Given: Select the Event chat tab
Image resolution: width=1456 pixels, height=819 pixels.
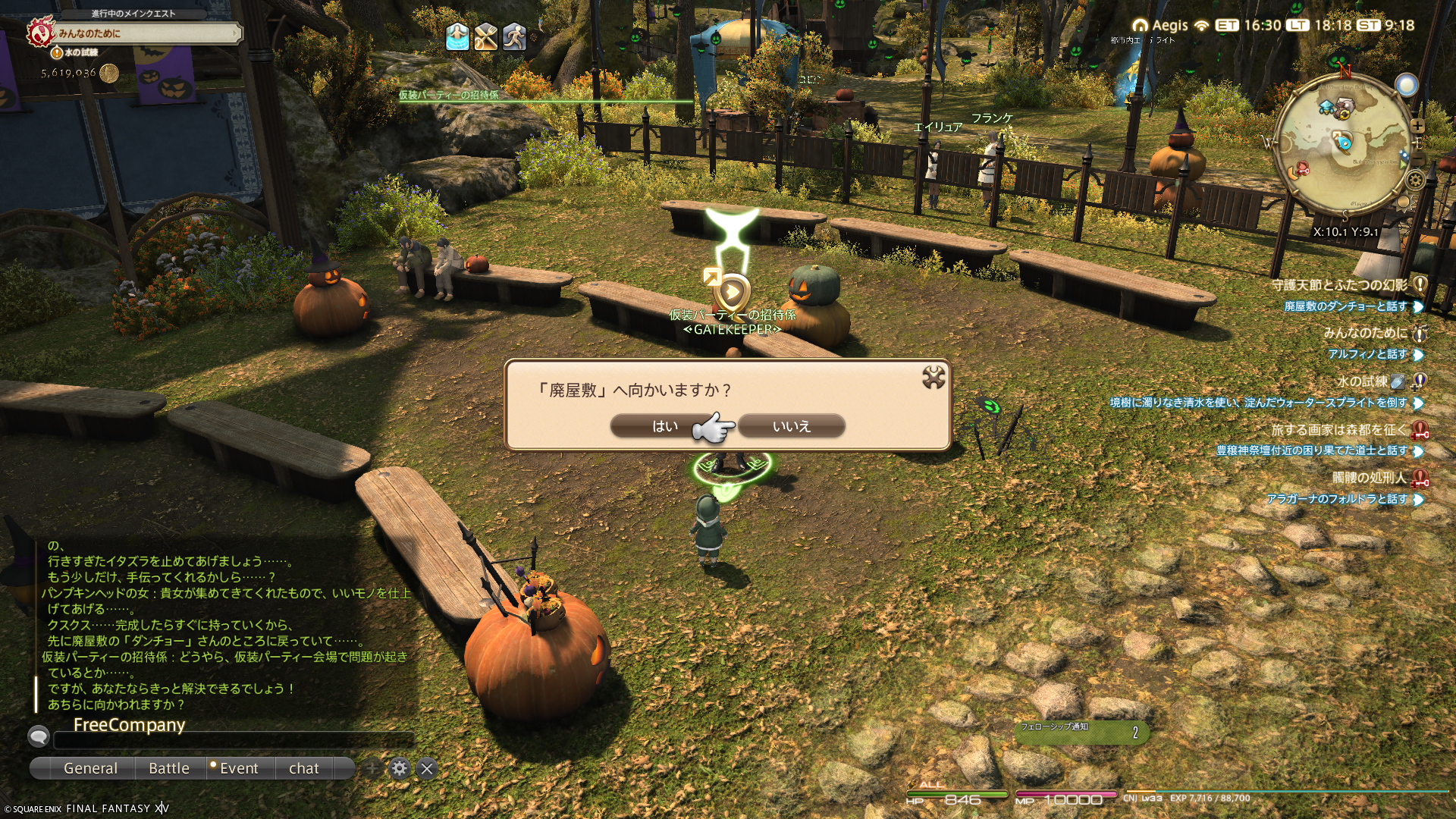Looking at the screenshot, I should coord(239,768).
